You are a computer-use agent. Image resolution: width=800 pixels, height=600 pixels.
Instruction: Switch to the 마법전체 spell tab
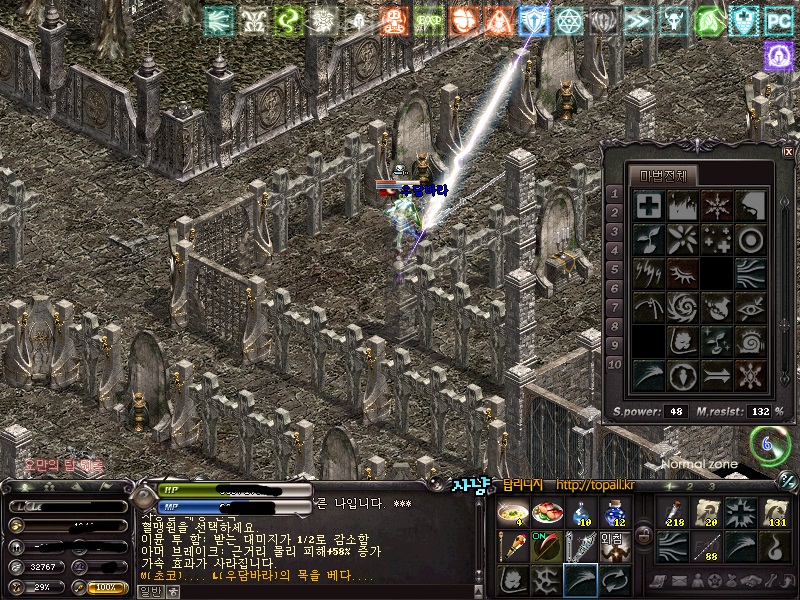point(663,176)
